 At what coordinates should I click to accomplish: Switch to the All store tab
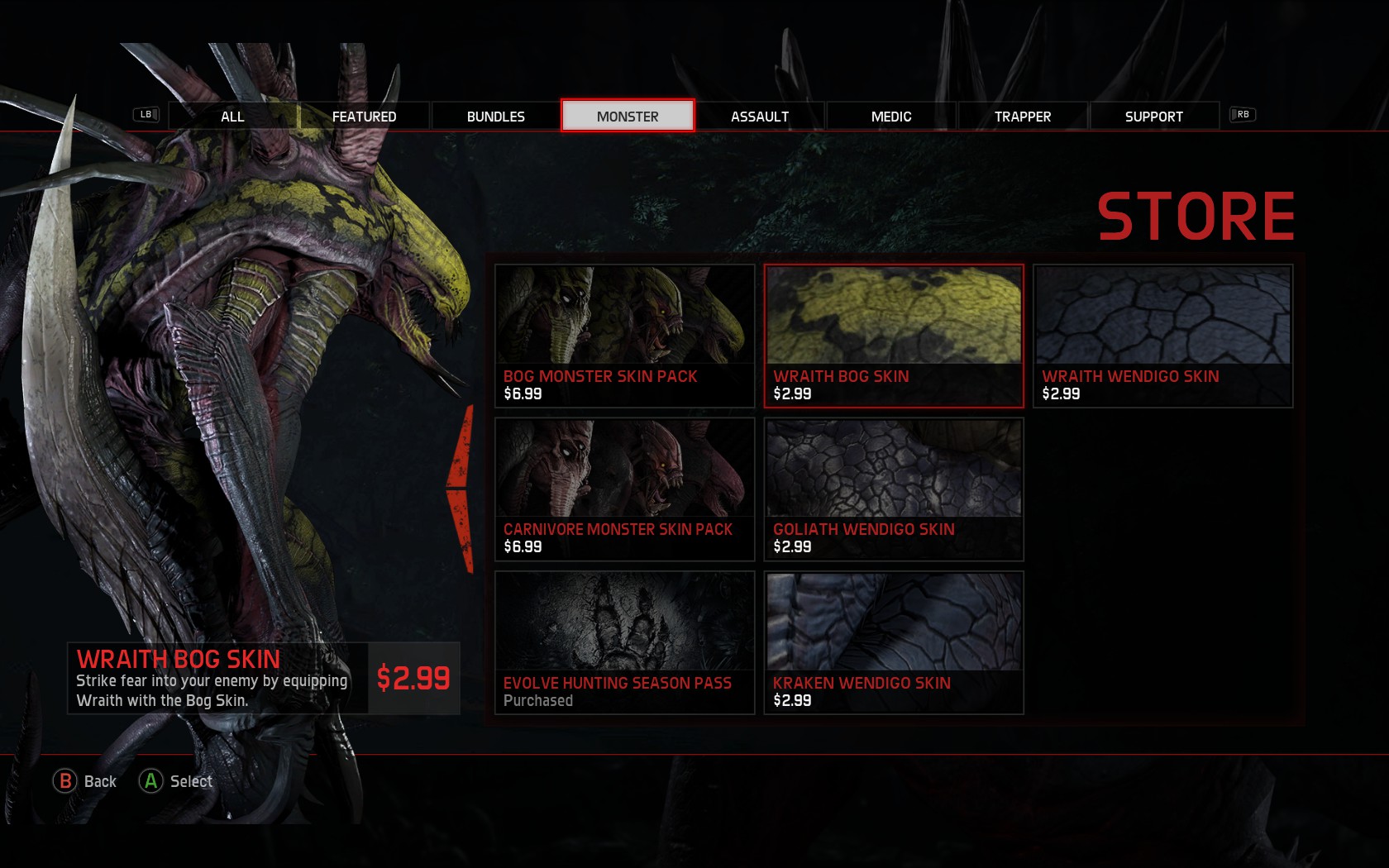[x=232, y=117]
